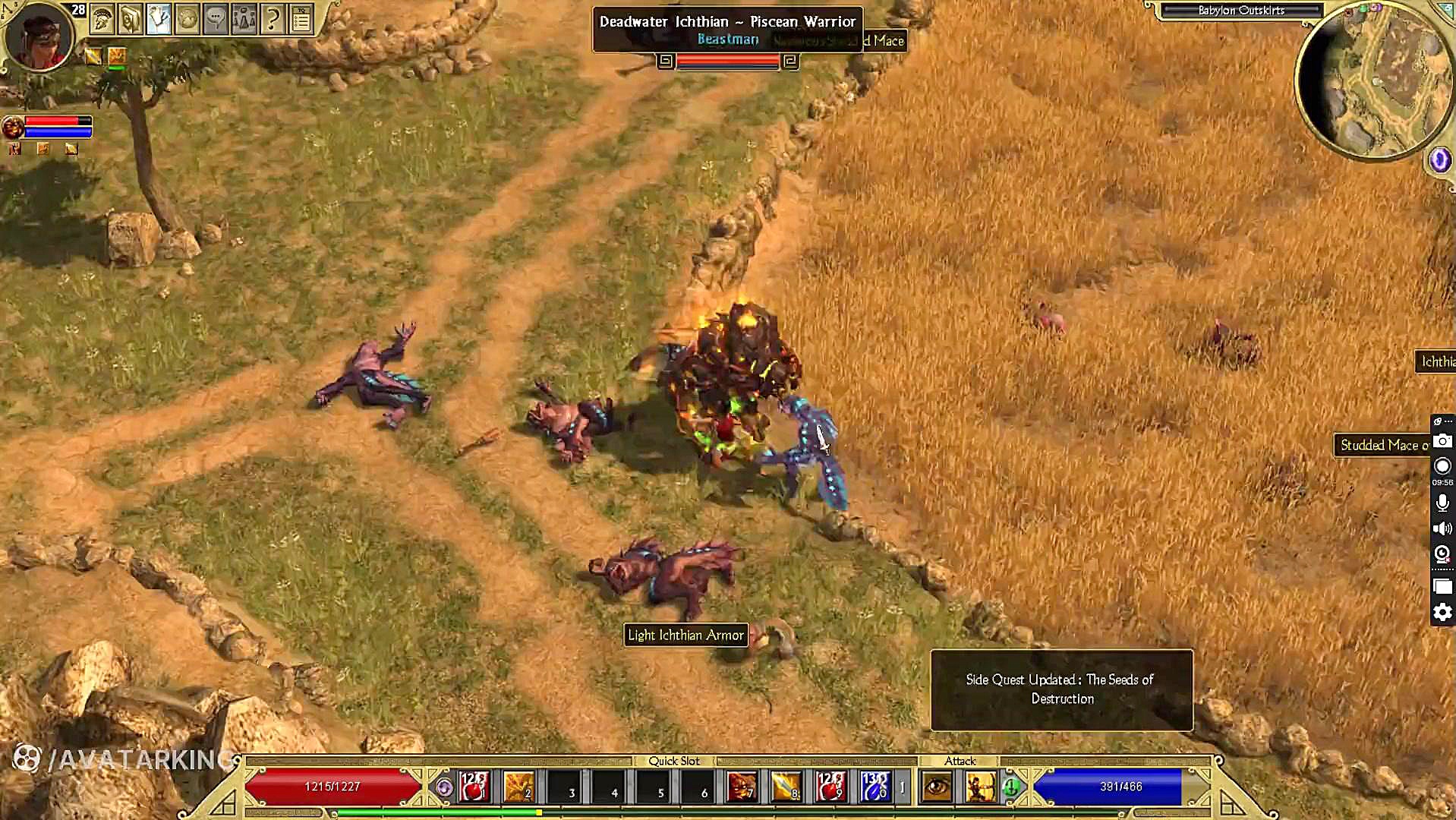Activate the orange skill in quick slot 2
1456x820 pixels.
point(519,787)
